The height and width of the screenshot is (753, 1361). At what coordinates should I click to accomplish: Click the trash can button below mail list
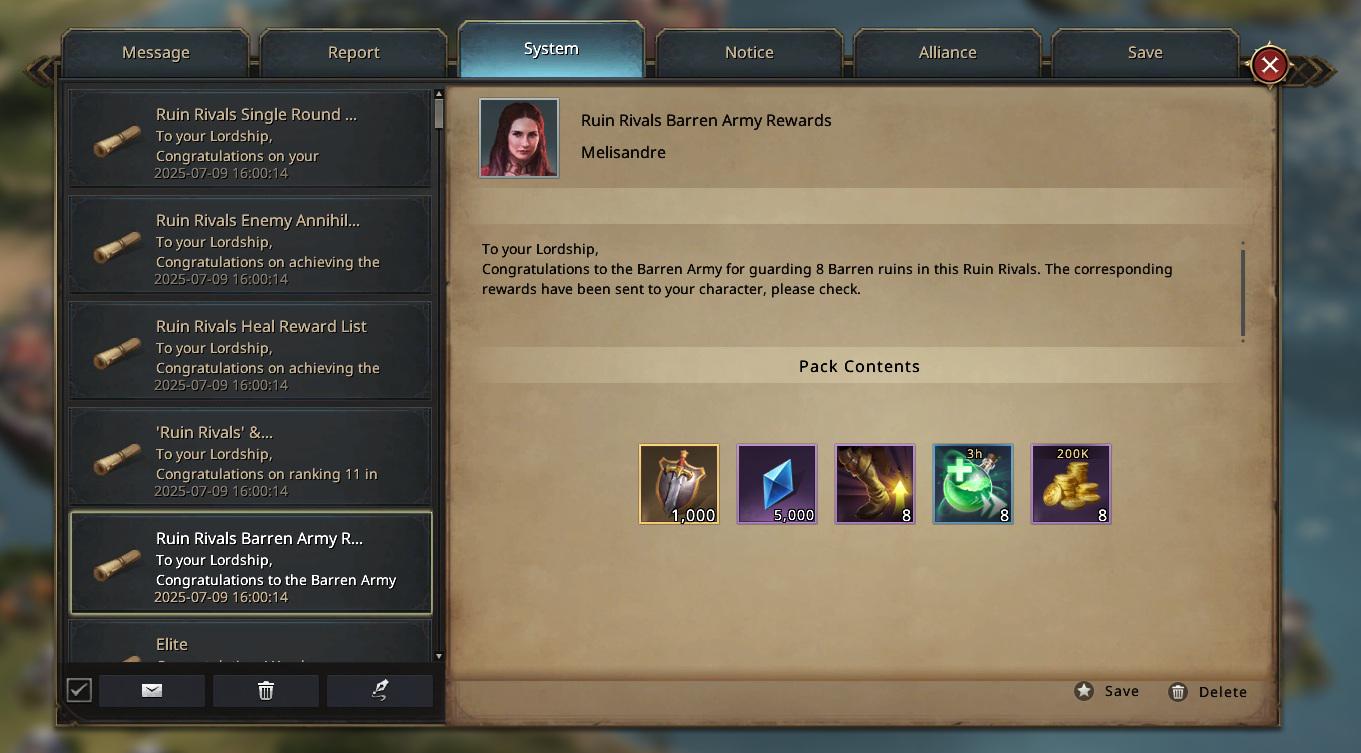265,690
